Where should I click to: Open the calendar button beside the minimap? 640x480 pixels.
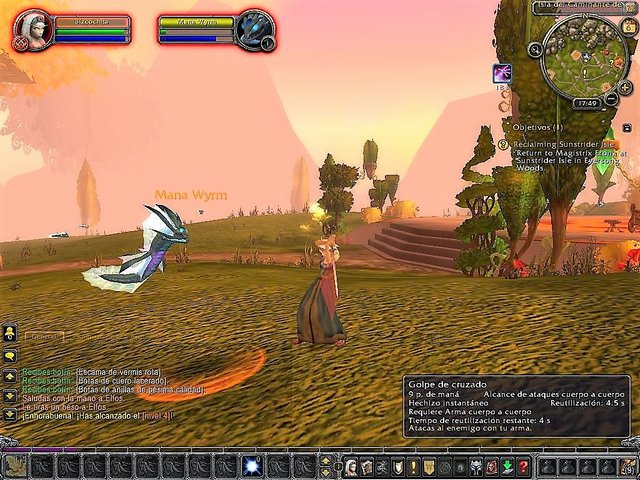[x=630, y=28]
